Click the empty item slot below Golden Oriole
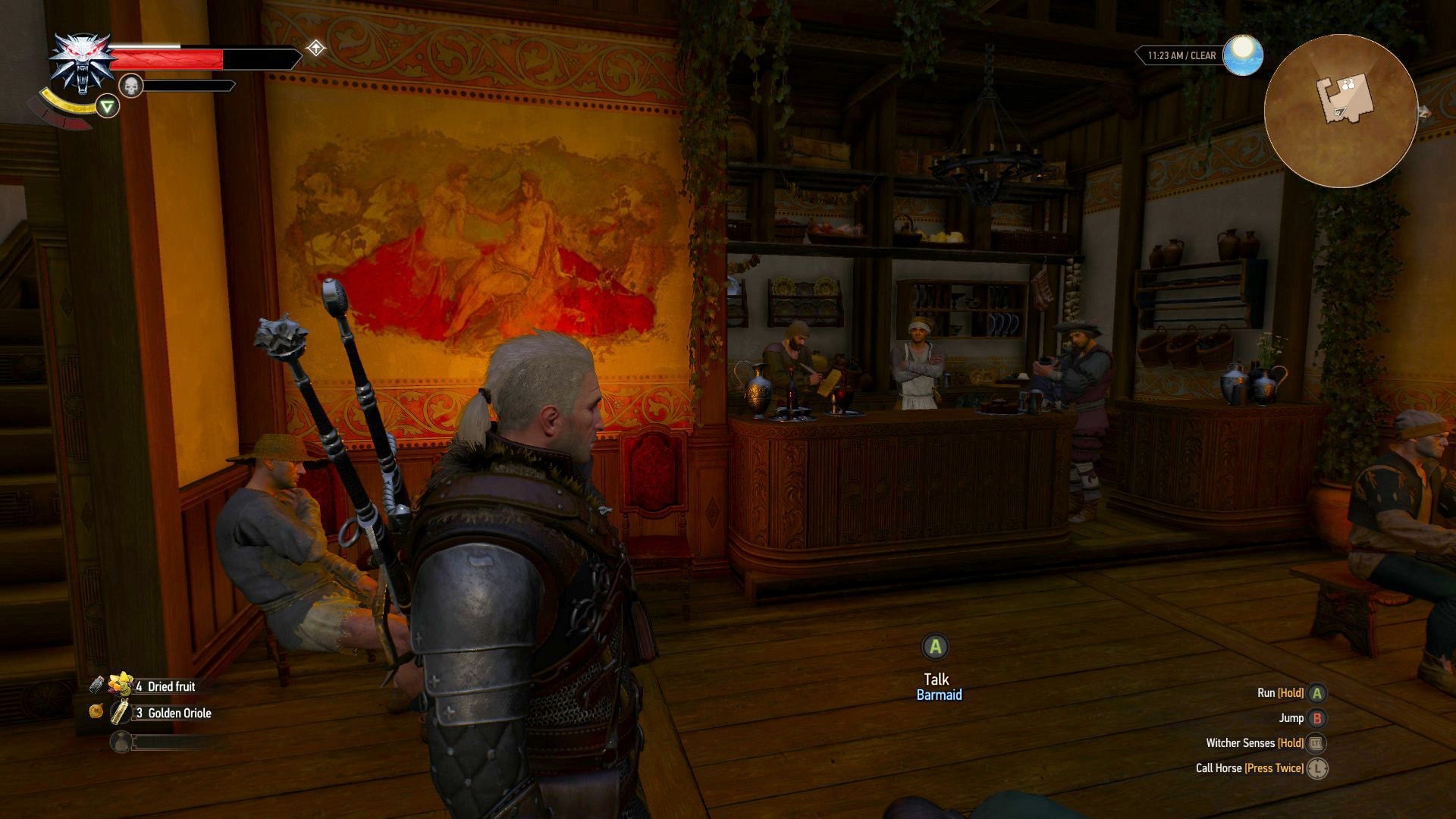Image resolution: width=1456 pixels, height=819 pixels. tap(121, 742)
